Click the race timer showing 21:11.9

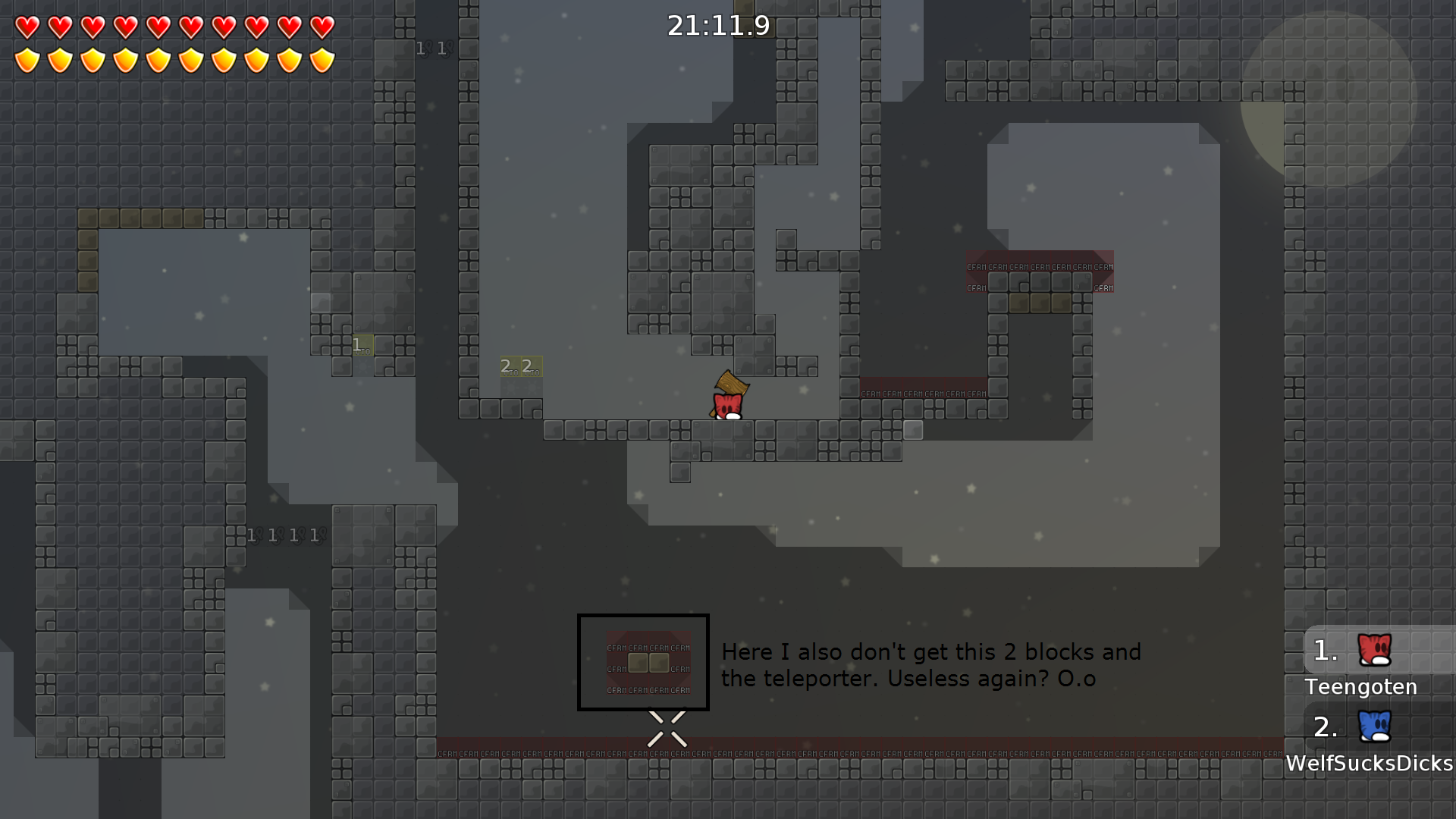(x=718, y=25)
